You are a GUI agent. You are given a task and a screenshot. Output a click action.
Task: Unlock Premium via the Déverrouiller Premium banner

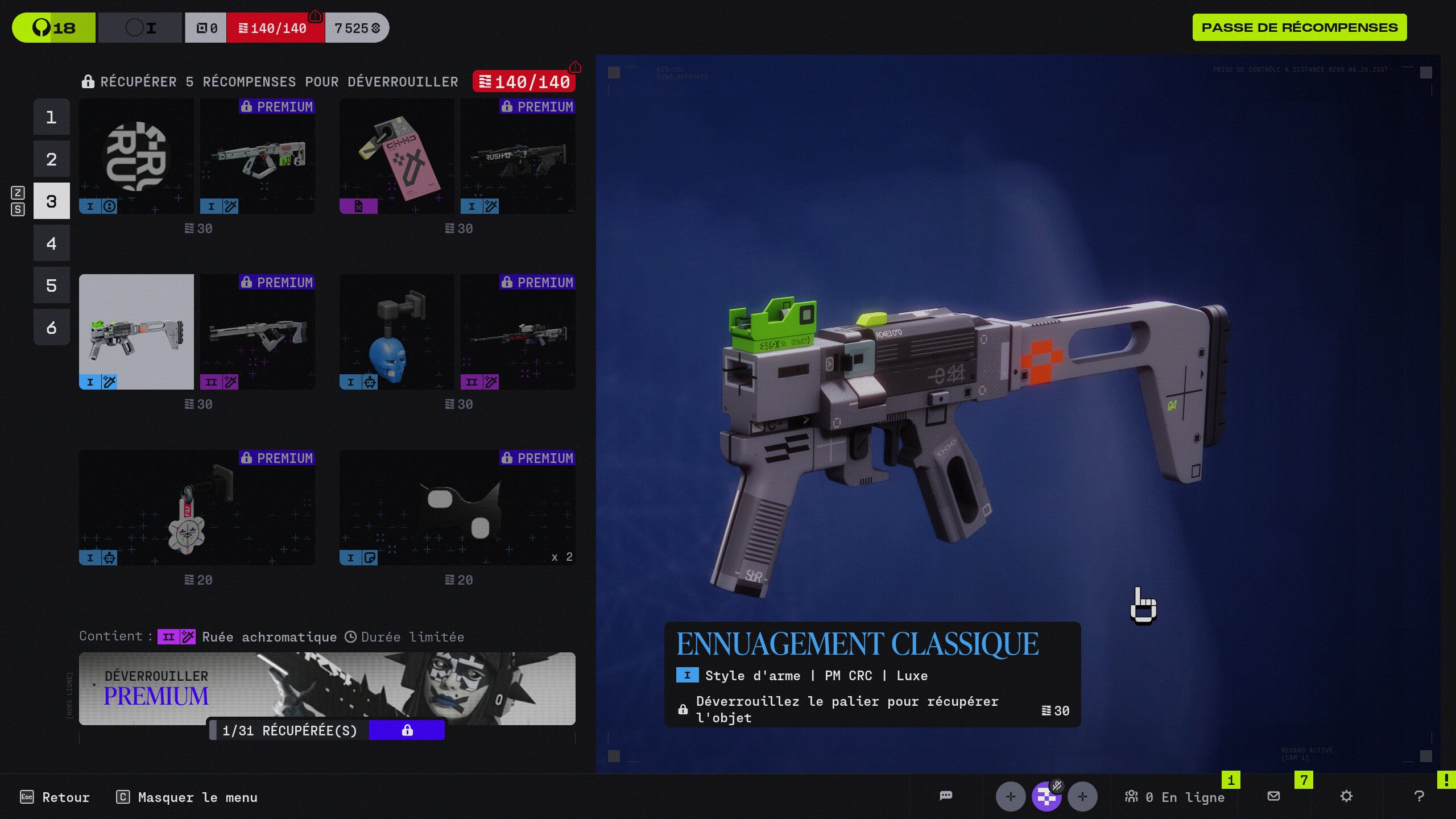327,688
